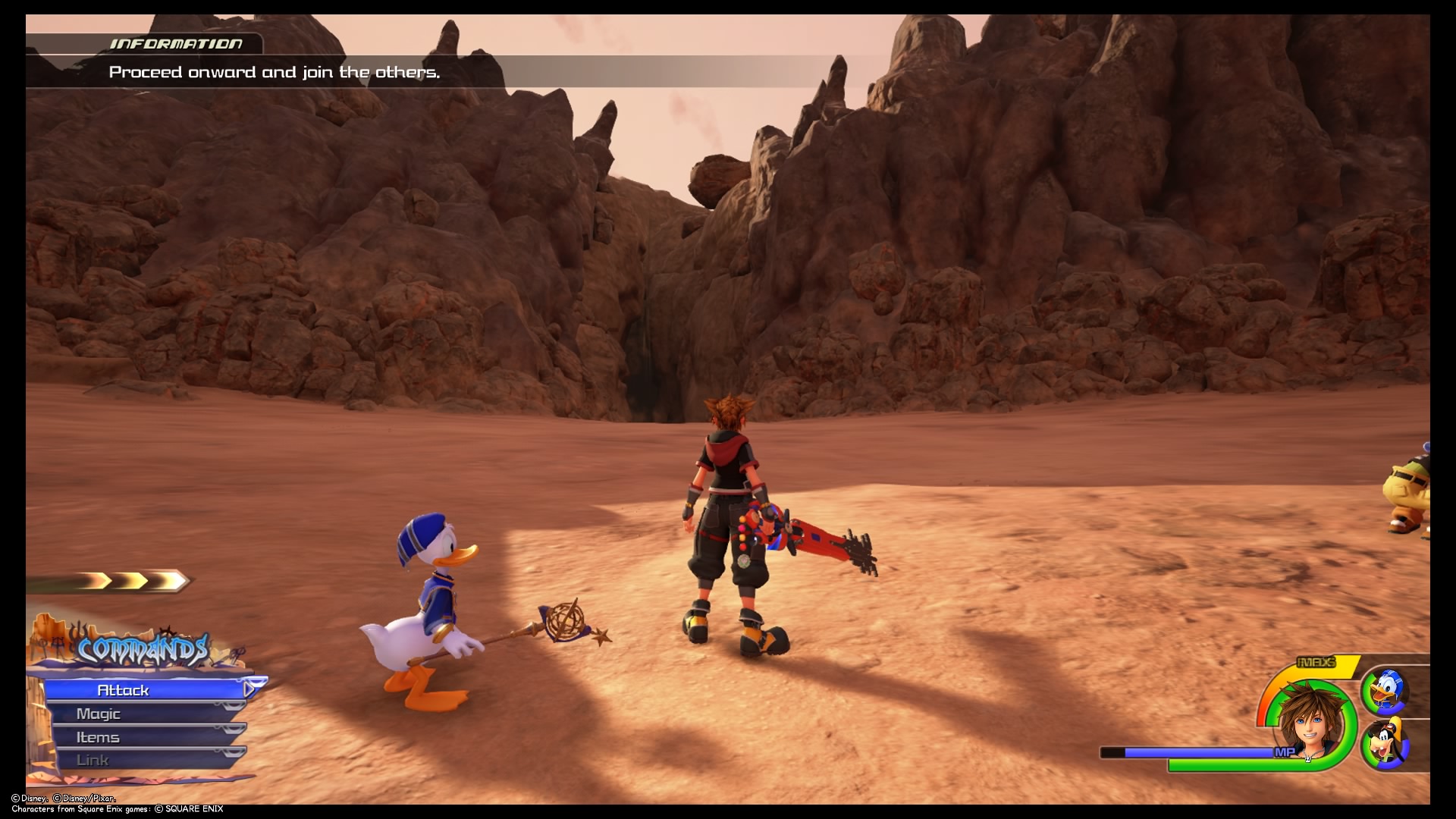Select the Magic command entry
The width and height of the screenshot is (1456, 819).
(99, 713)
